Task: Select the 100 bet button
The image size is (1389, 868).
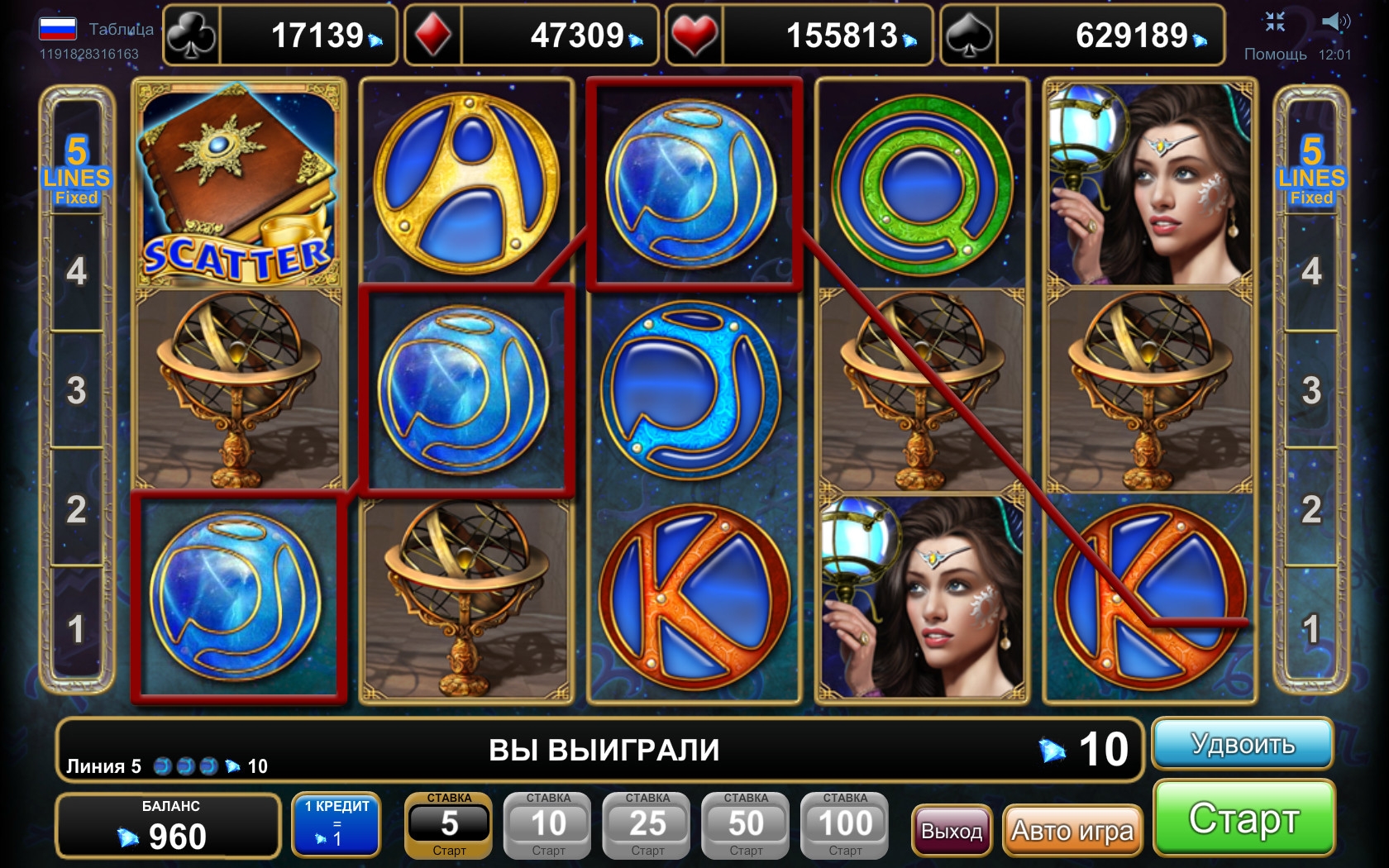Action: (x=845, y=825)
